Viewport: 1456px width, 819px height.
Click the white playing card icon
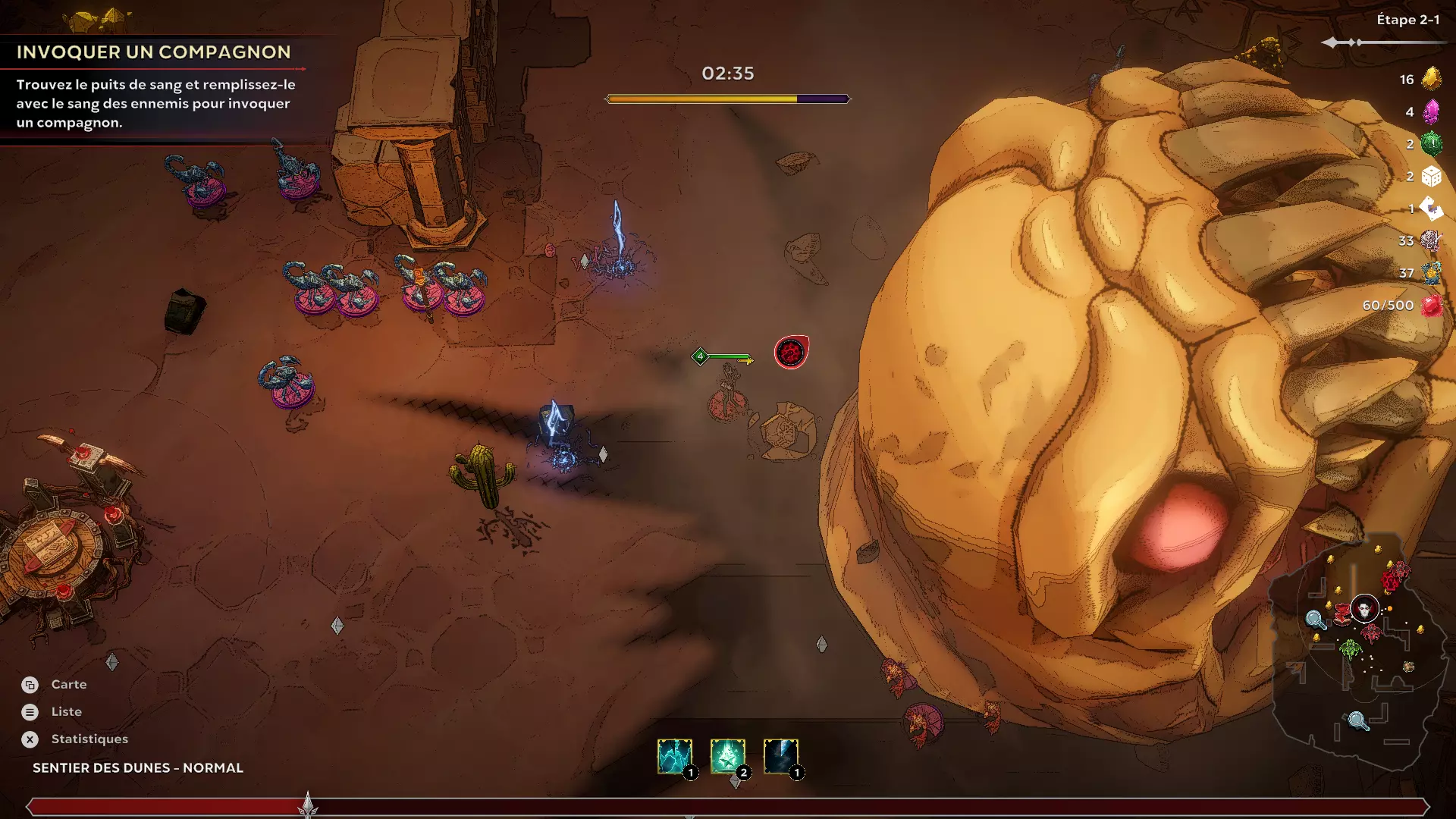1431,208
